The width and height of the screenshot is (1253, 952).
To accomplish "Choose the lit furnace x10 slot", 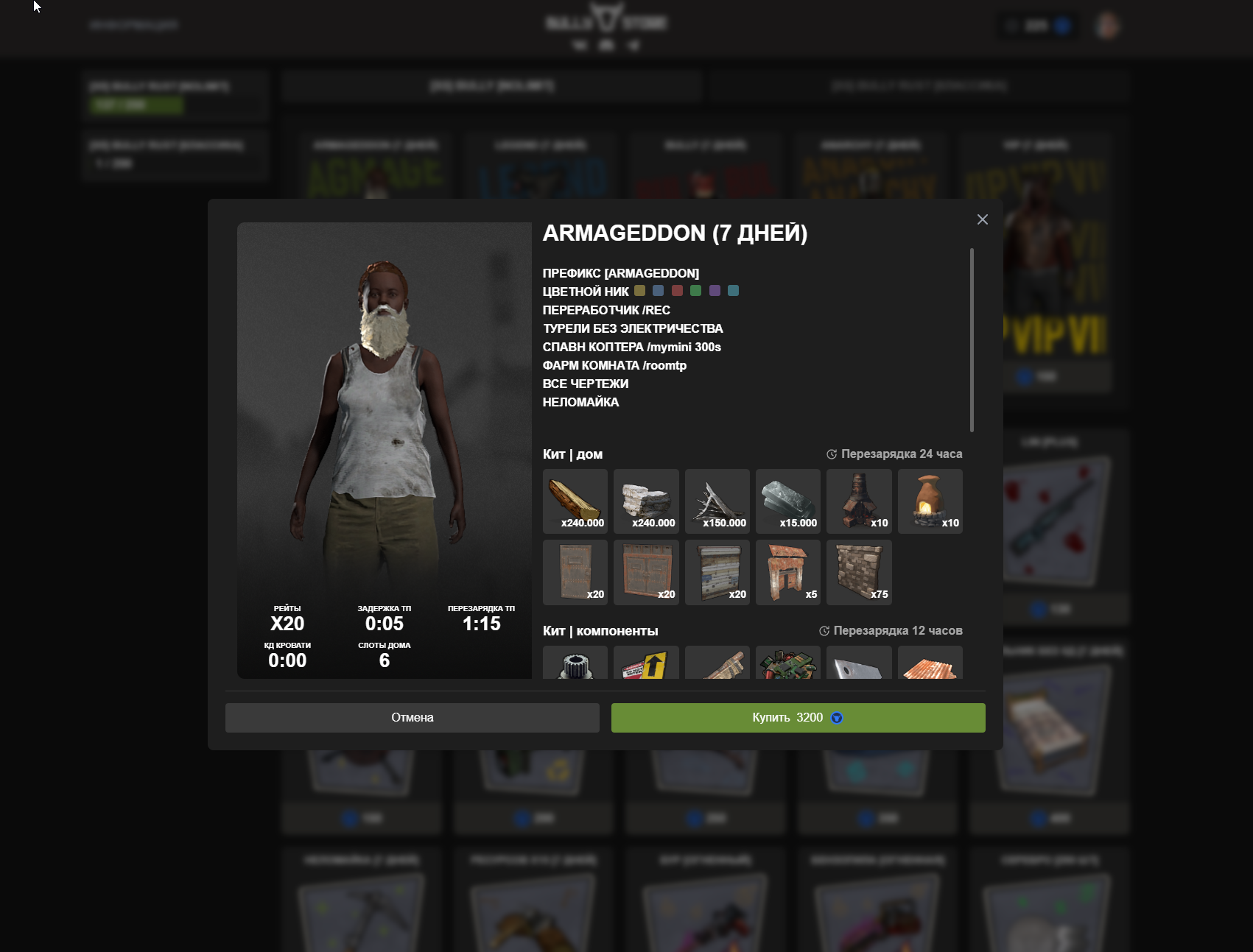I will point(930,501).
